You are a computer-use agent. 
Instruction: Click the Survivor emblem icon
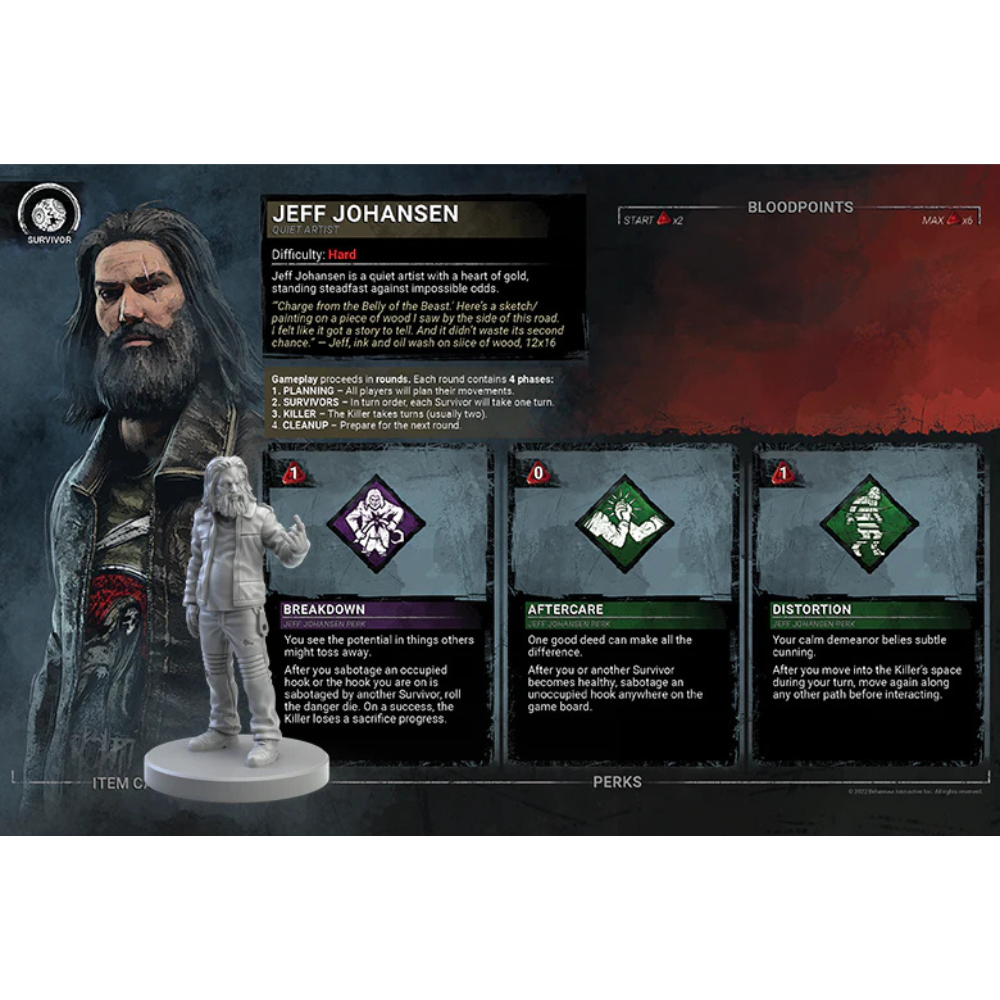(x=49, y=216)
